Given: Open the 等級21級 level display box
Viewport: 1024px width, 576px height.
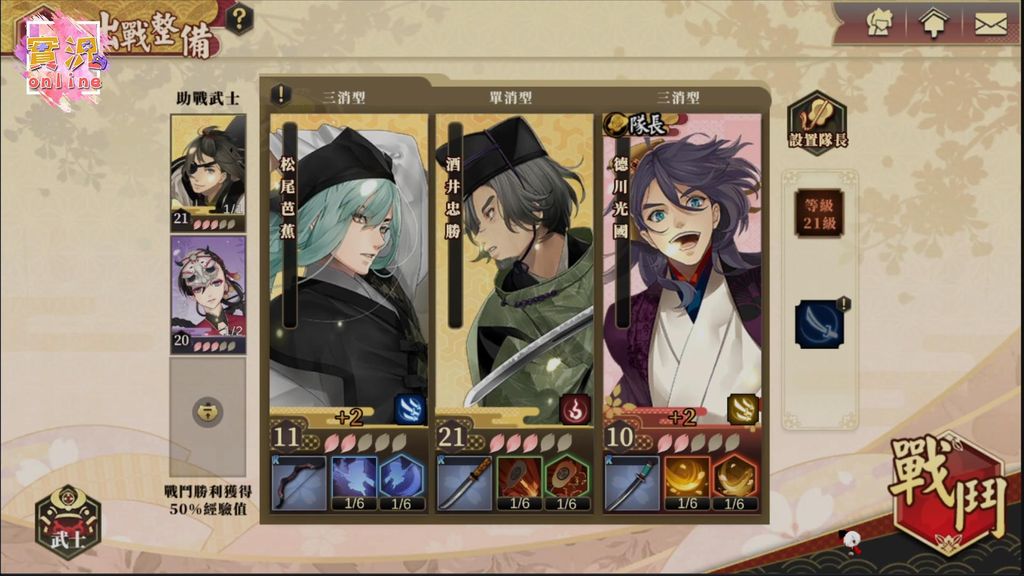Looking at the screenshot, I should point(819,213).
